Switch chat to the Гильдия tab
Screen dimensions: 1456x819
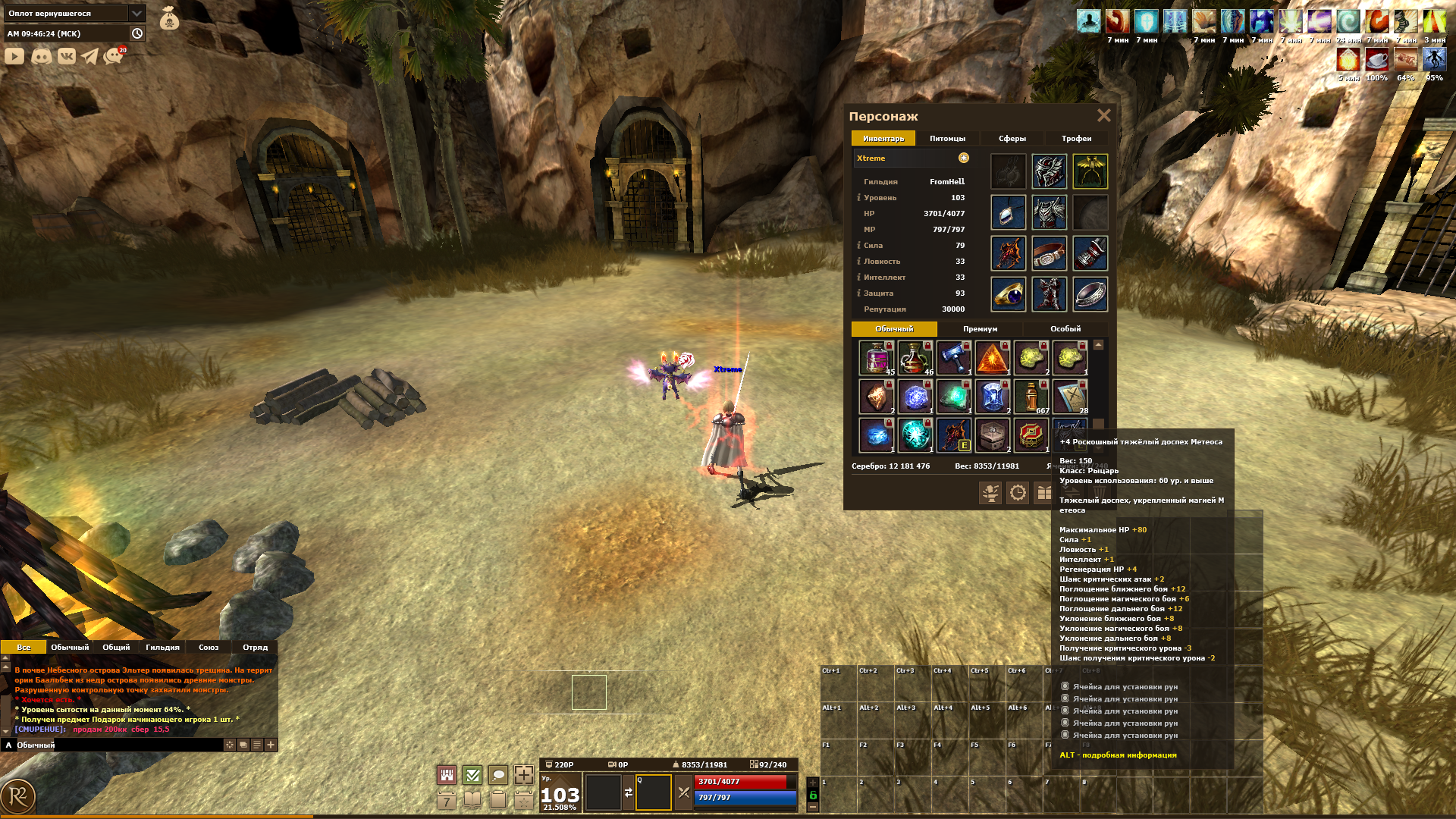coord(162,648)
